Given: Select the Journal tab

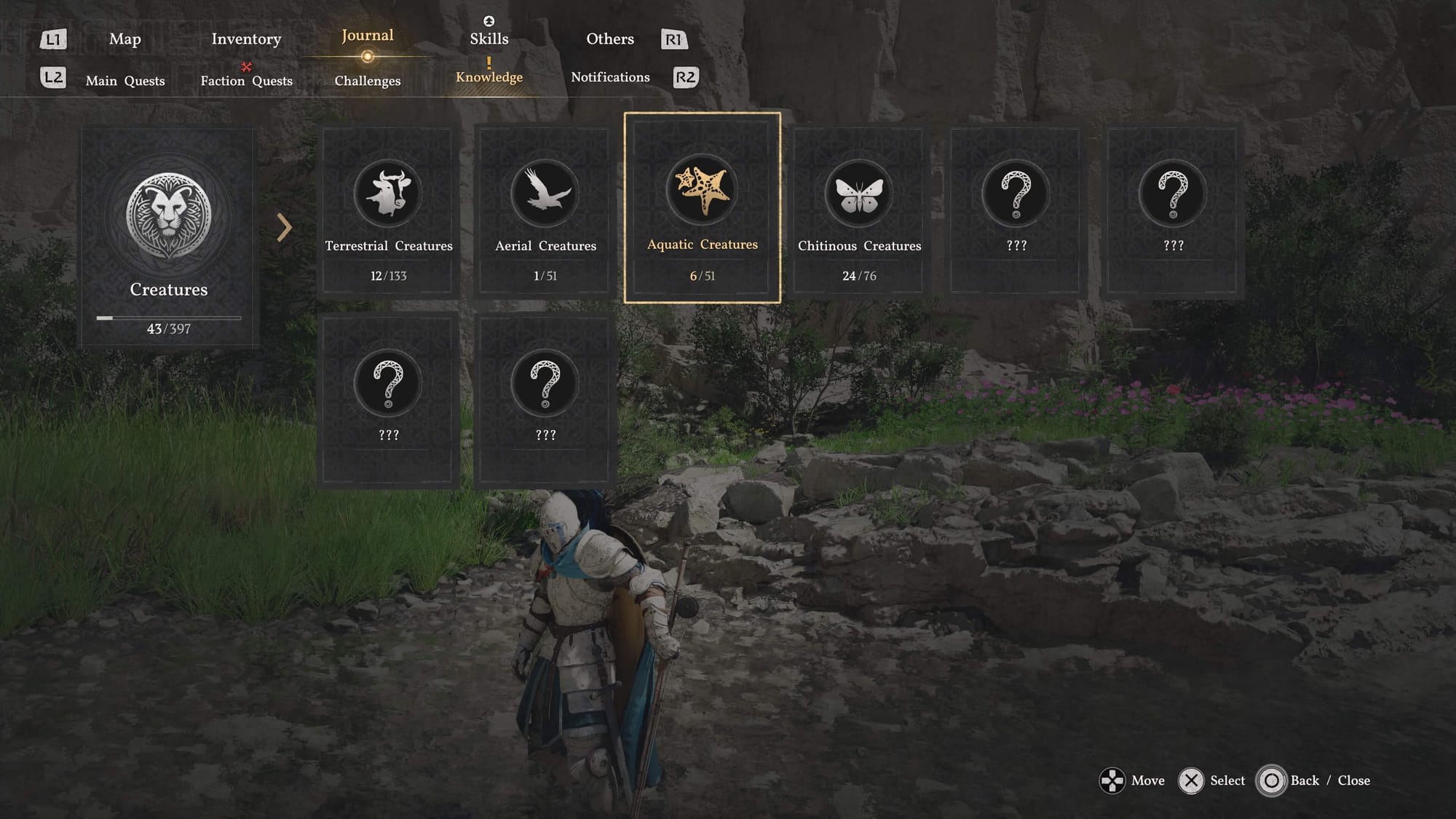Looking at the screenshot, I should click(x=367, y=36).
